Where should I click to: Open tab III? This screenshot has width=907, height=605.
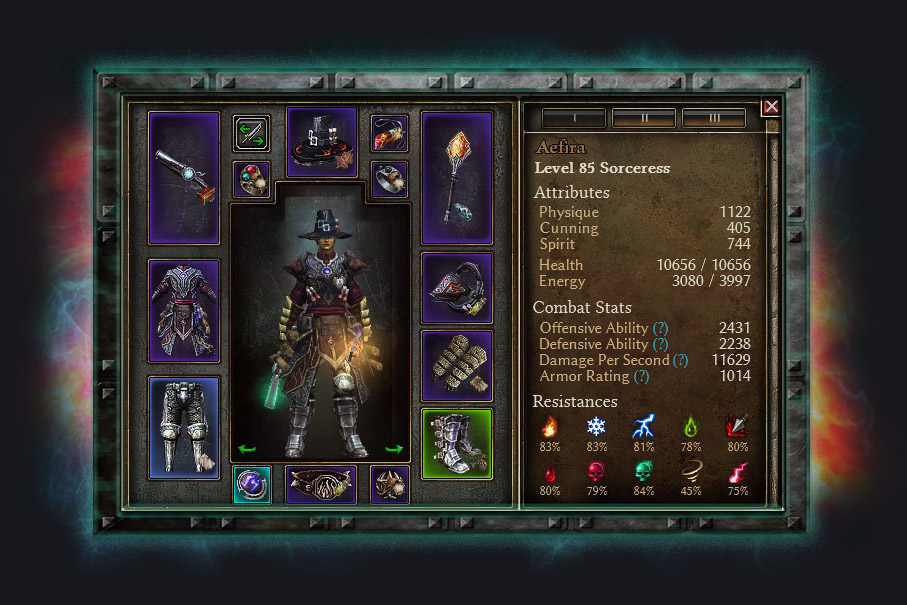(713, 118)
